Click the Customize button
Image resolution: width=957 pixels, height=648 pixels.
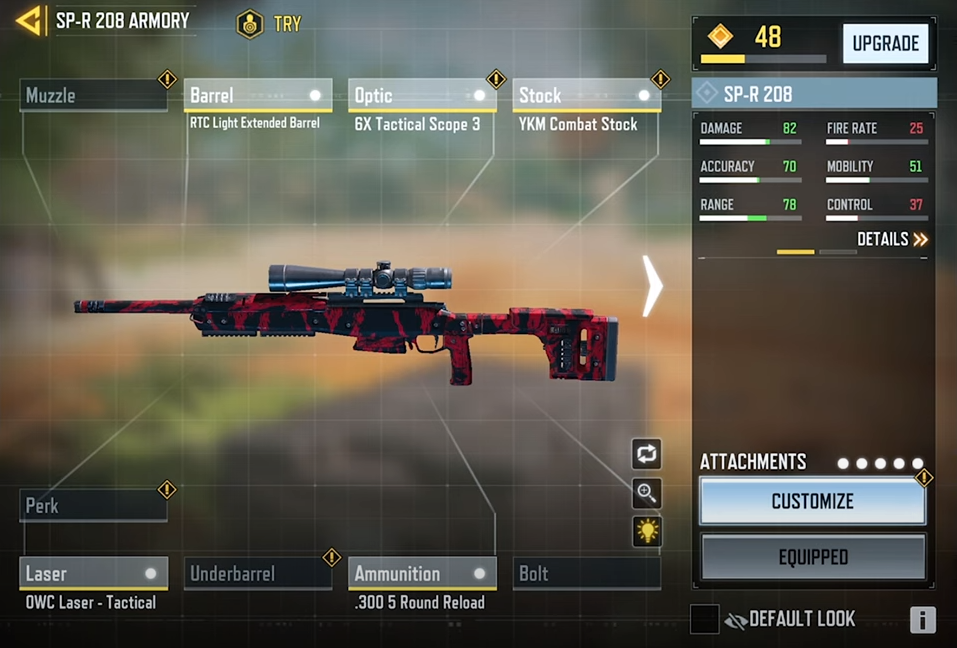point(812,502)
